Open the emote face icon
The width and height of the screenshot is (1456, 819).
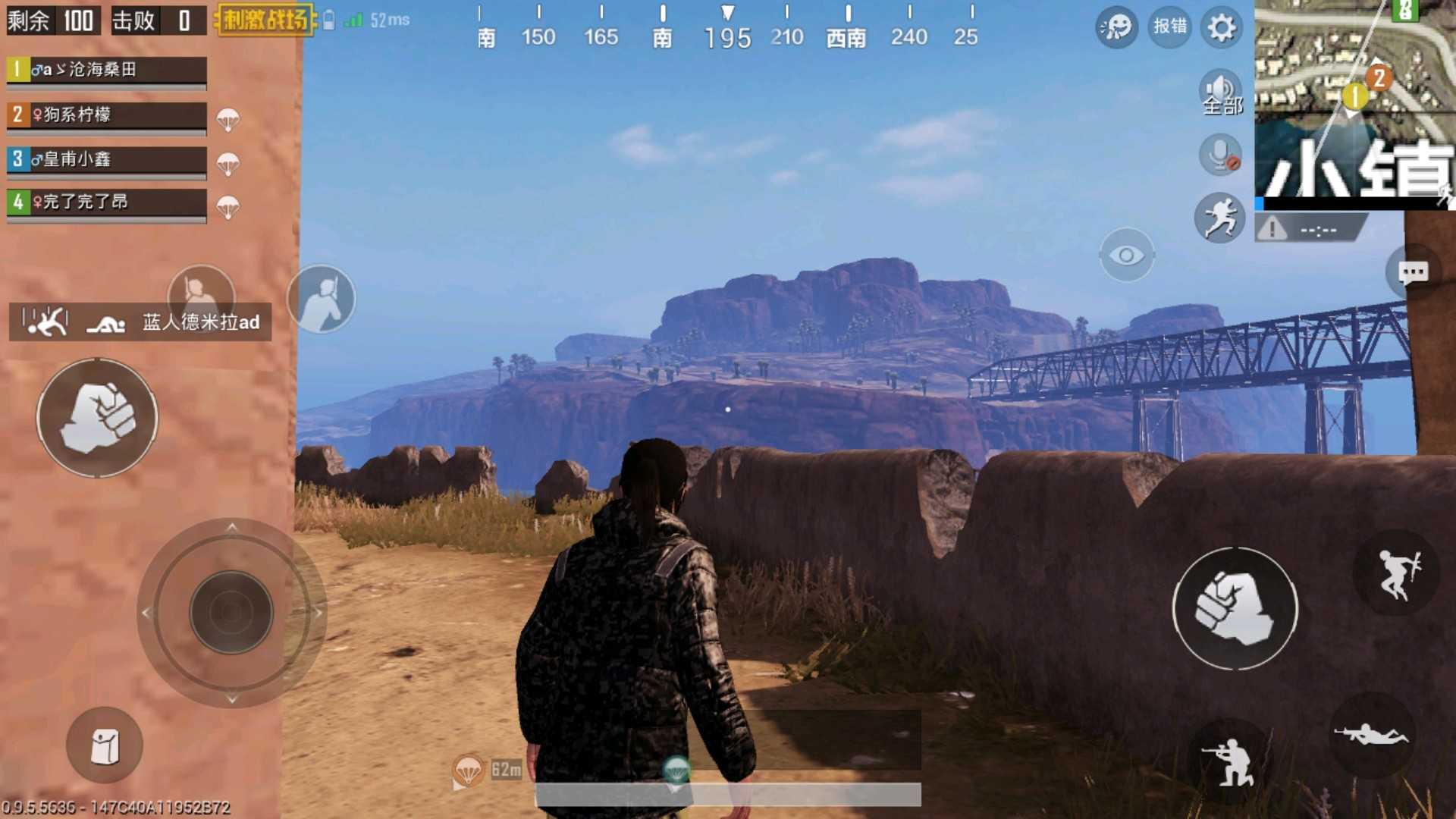pyautogui.click(x=1116, y=28)
